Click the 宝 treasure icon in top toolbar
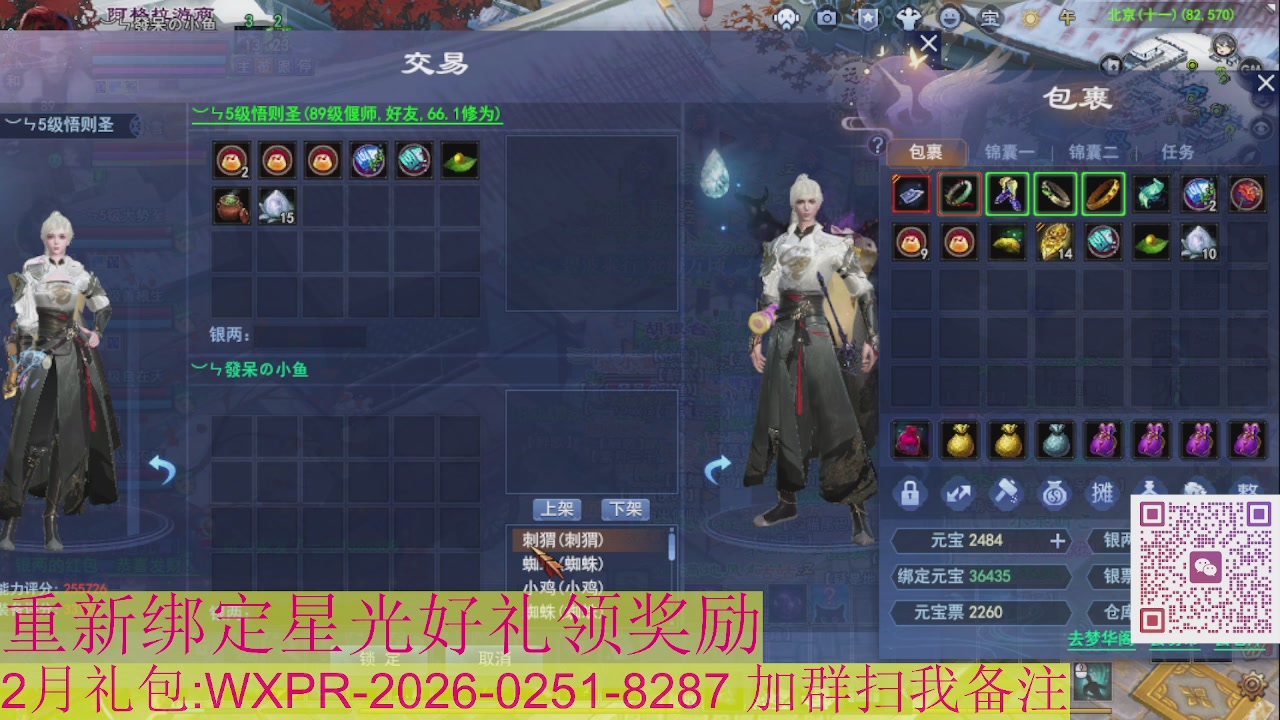 [990, 18]
